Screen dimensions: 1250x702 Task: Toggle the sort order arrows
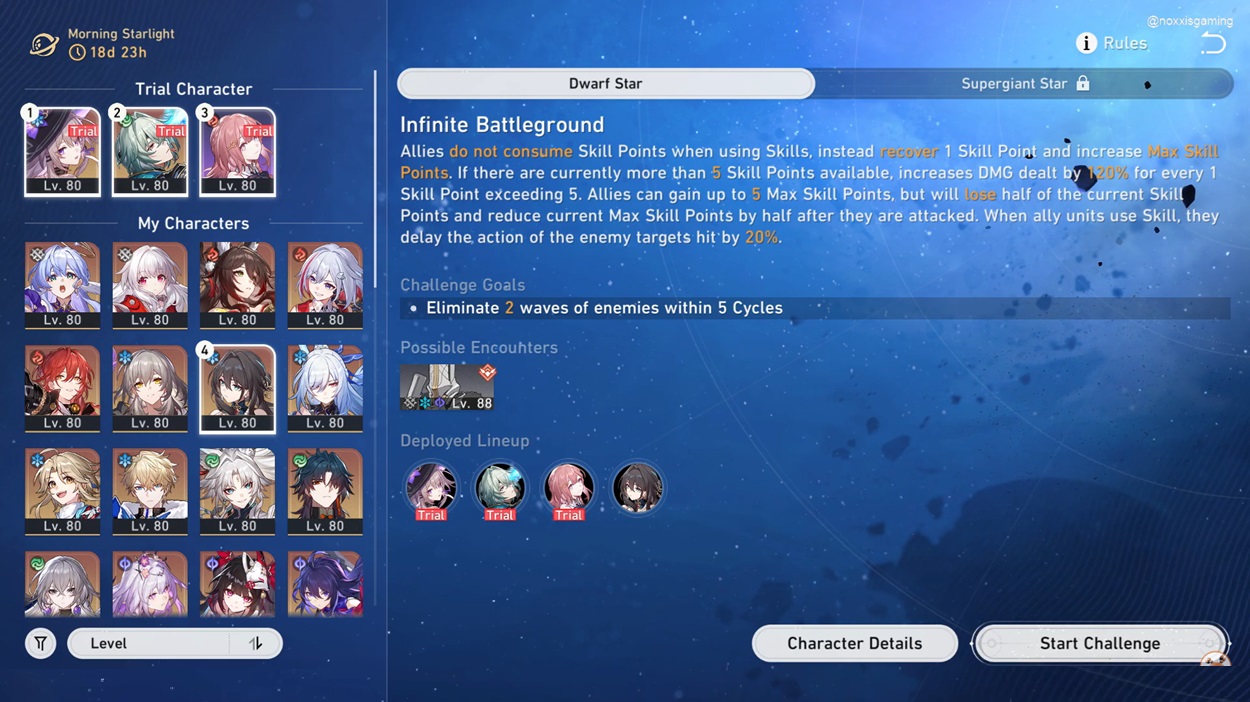[256, 643]
